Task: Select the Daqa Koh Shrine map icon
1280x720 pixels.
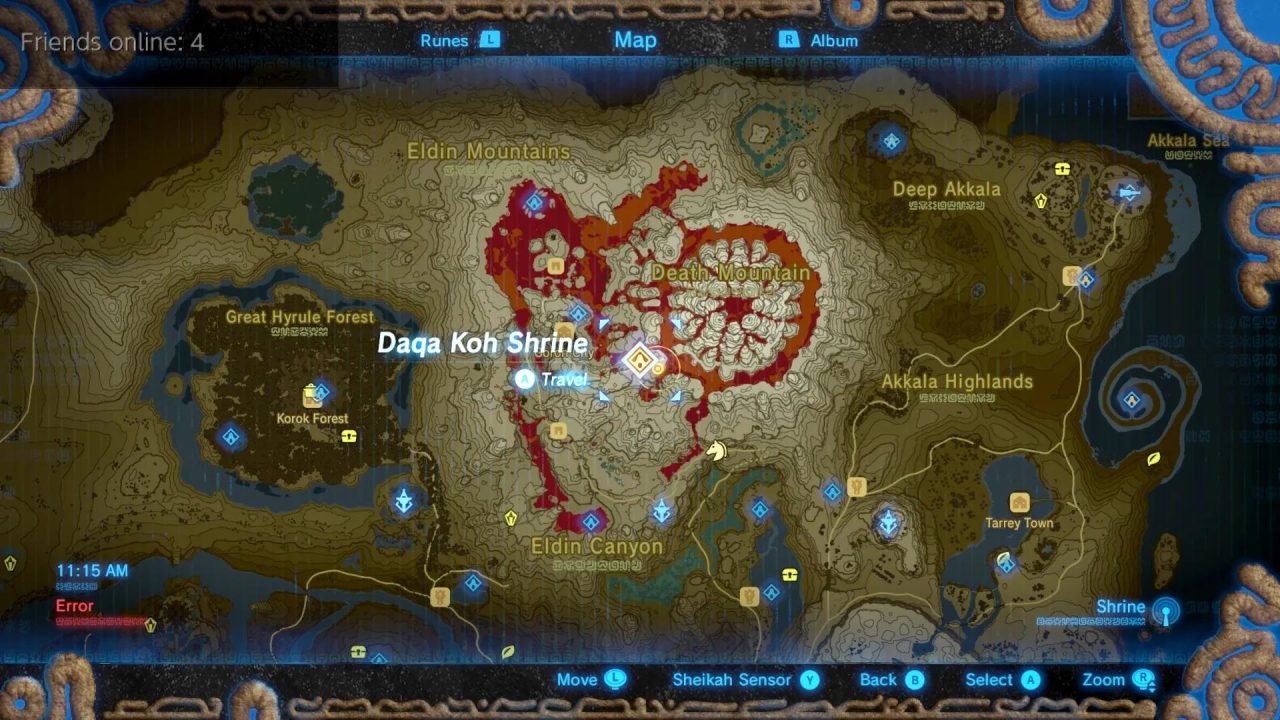Action: coord(640,360)
